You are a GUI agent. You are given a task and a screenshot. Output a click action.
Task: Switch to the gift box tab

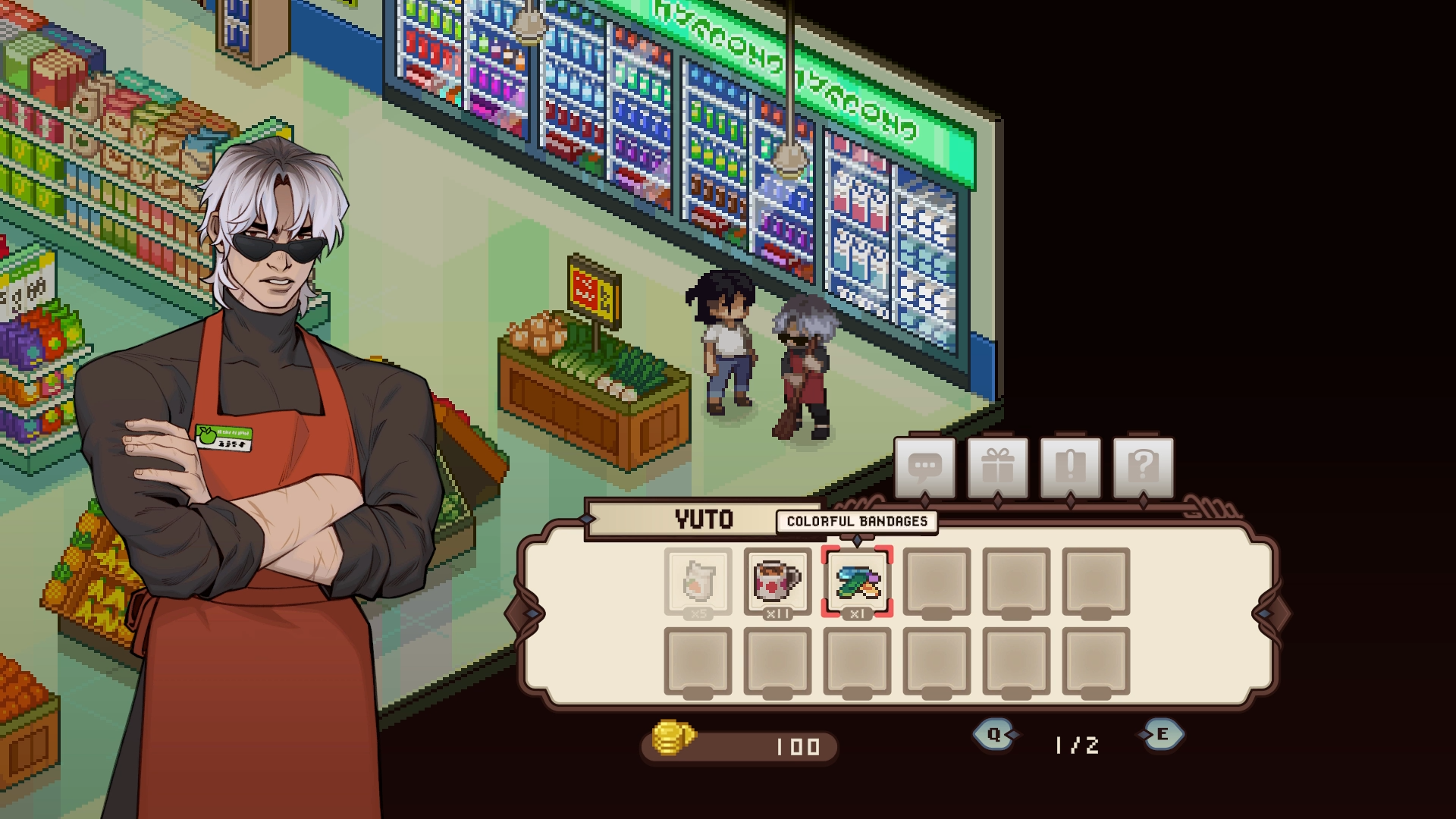click(997, 466)
